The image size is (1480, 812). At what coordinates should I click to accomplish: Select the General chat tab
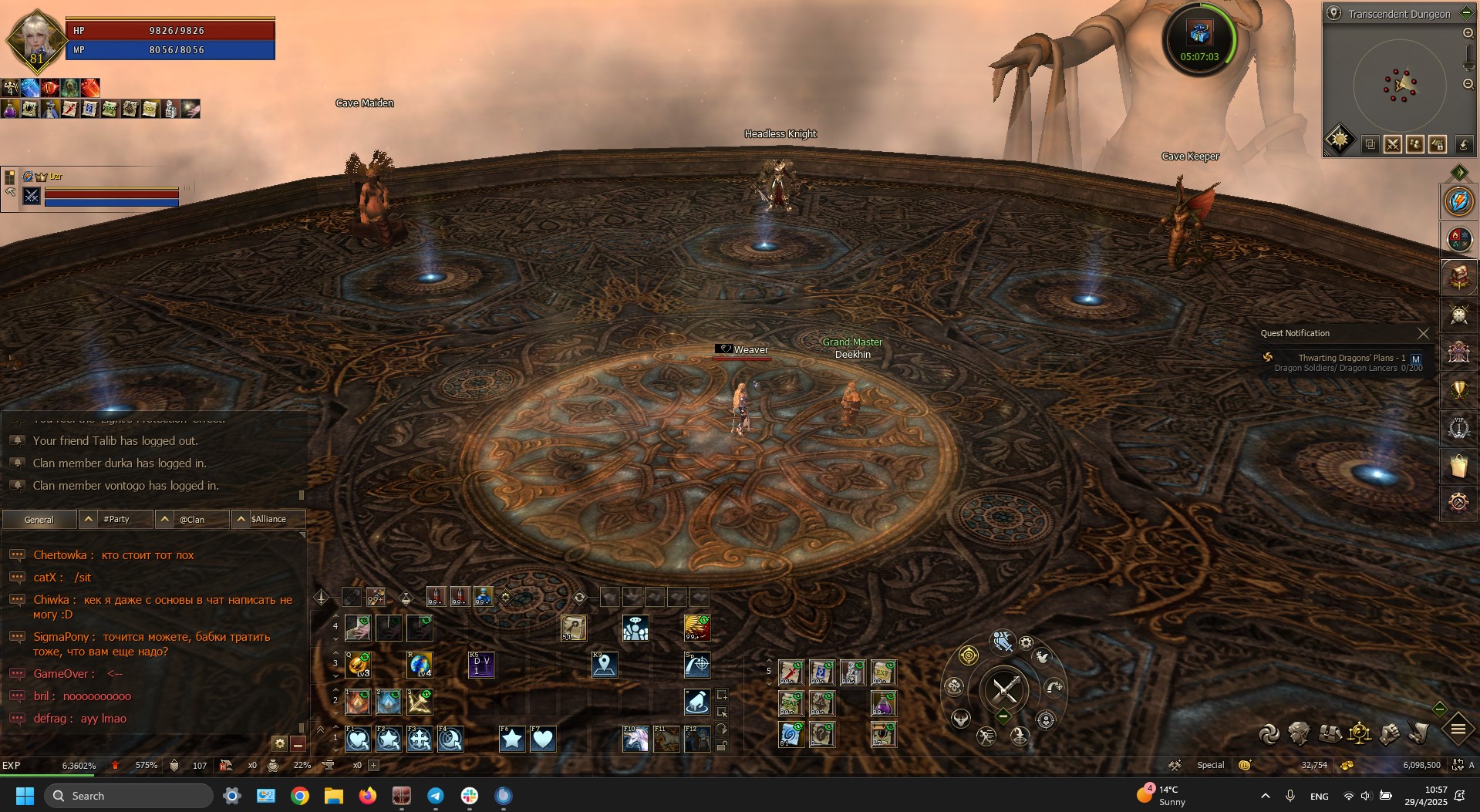39,519
